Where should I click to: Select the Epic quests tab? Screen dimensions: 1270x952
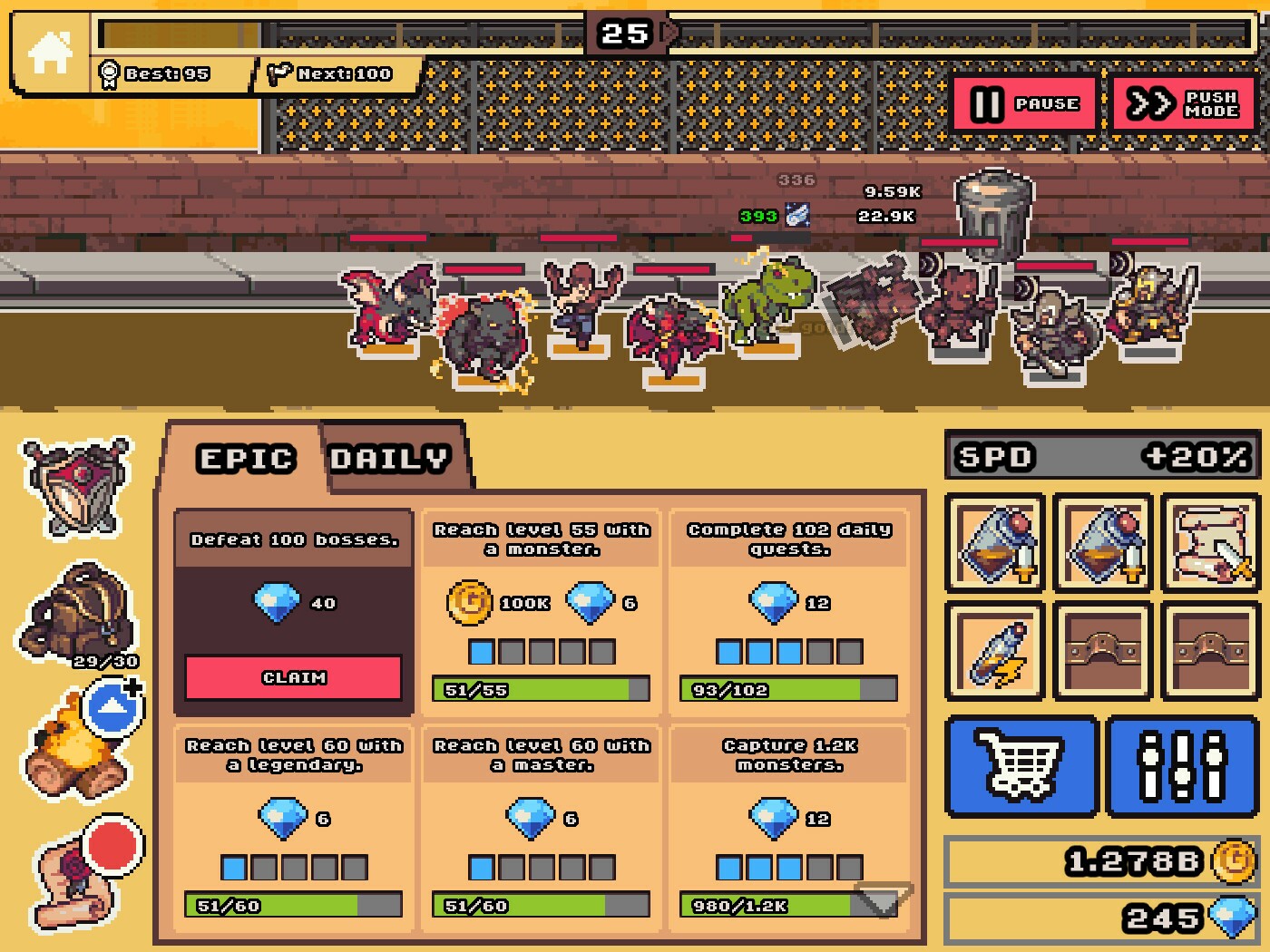[247, 458]
